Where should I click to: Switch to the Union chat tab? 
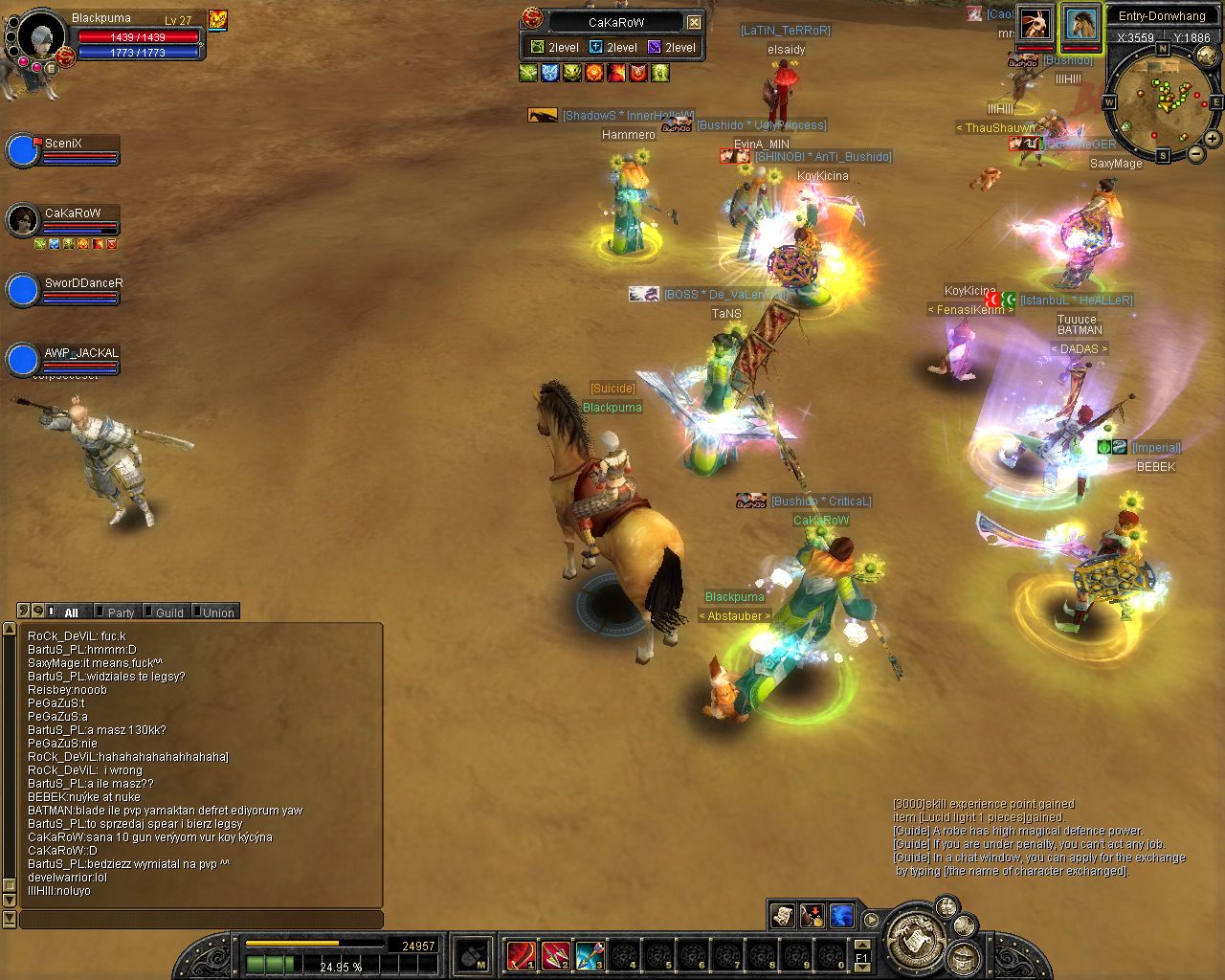(218, 612)
